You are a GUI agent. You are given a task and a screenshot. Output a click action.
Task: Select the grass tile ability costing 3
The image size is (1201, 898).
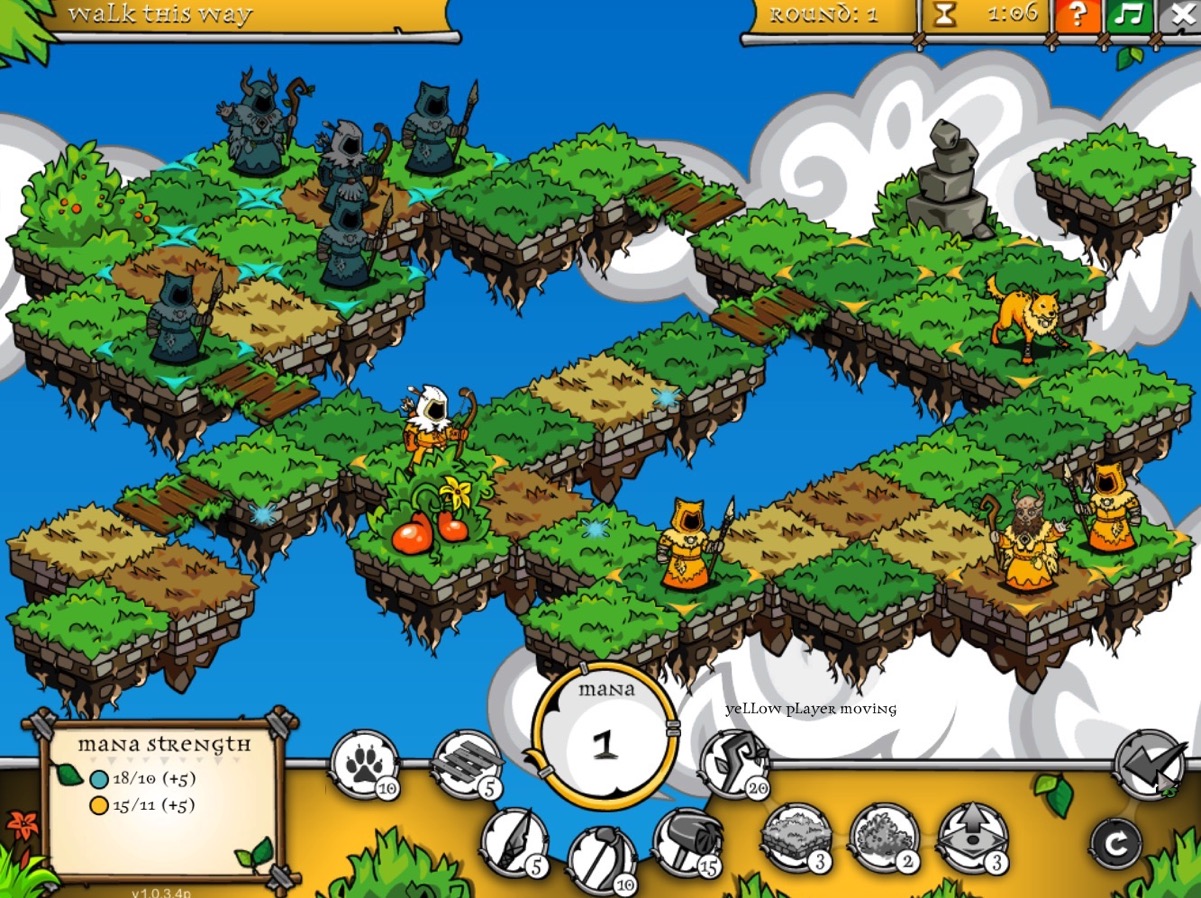click(796, 838)
